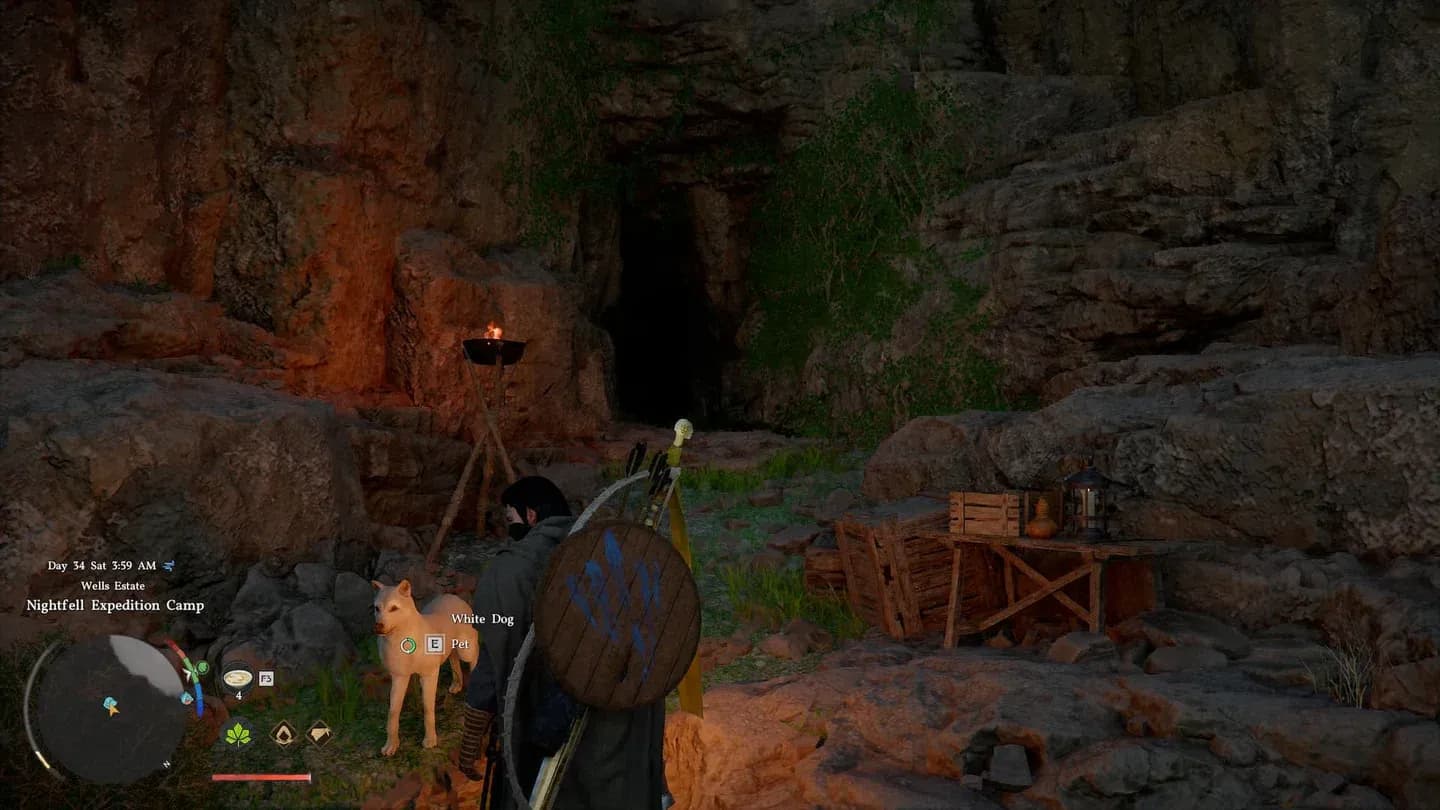Click the blue objective marker on the minimap
This screenshot has width=1440, height=810.
click(110, 701)
